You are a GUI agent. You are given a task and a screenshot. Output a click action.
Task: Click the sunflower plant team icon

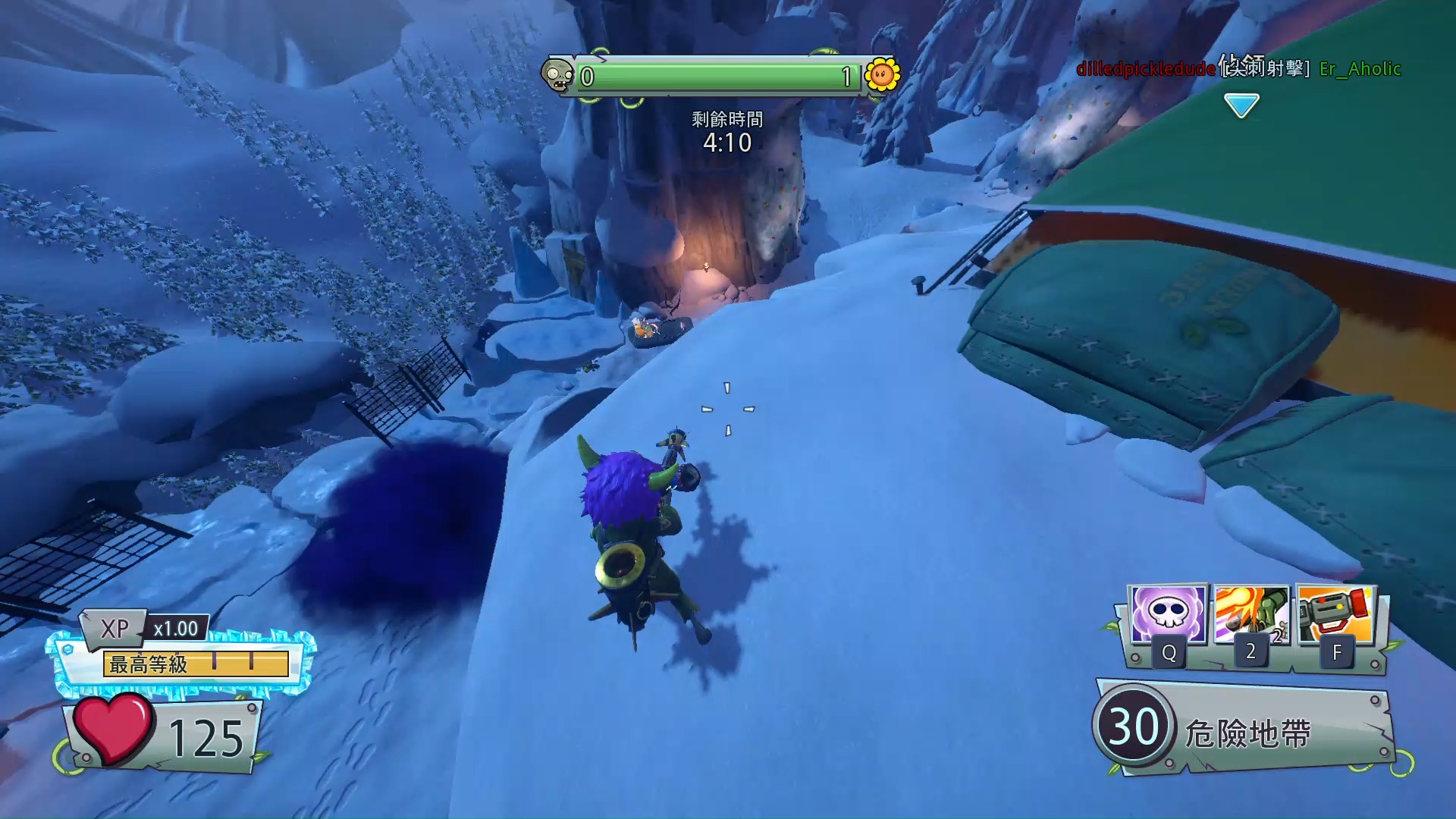[x=882, y=75]
